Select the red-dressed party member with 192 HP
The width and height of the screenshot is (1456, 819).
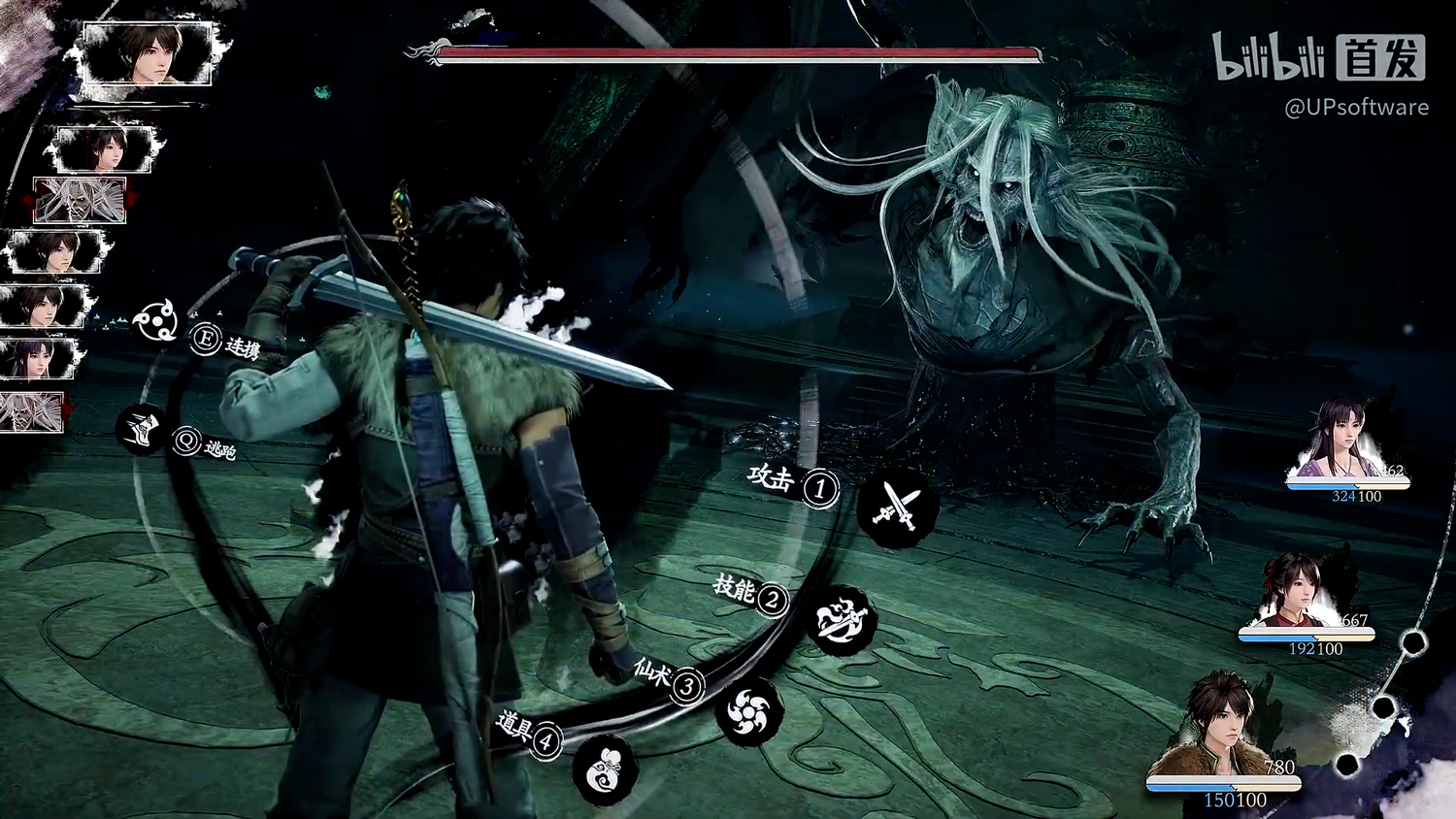pyautogui.click(x=1299, y=594)
